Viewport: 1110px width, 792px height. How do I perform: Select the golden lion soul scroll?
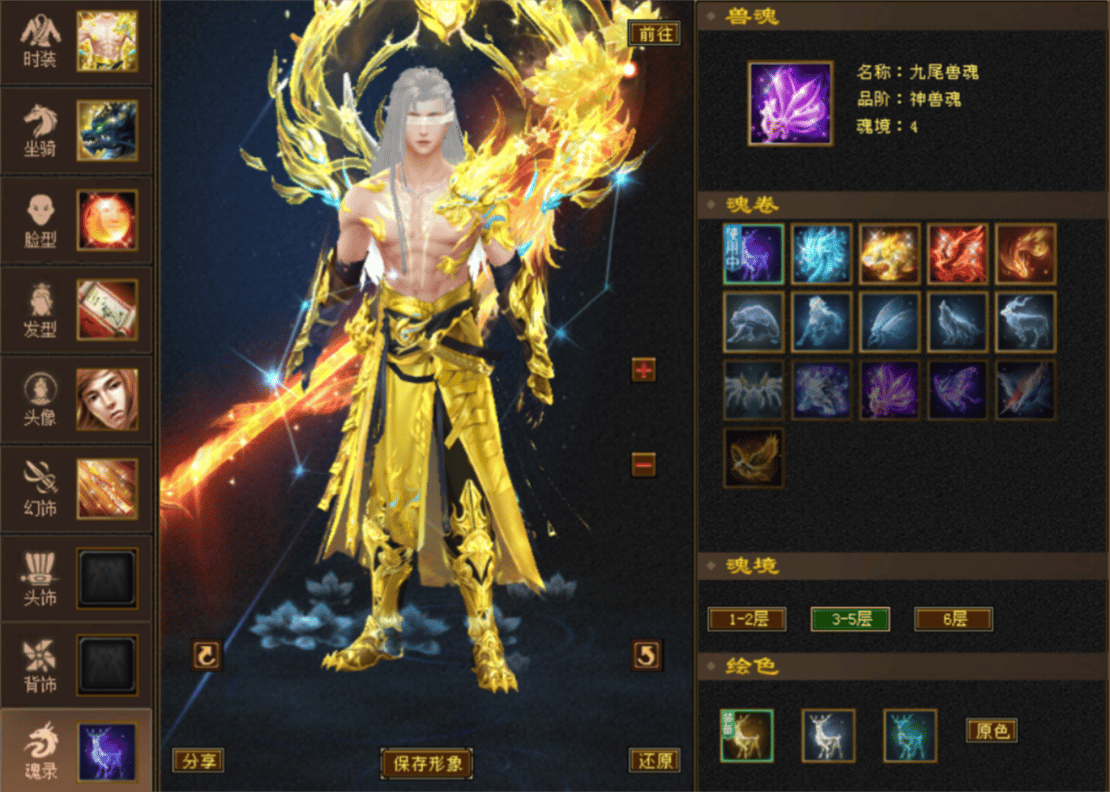[889, 254]
